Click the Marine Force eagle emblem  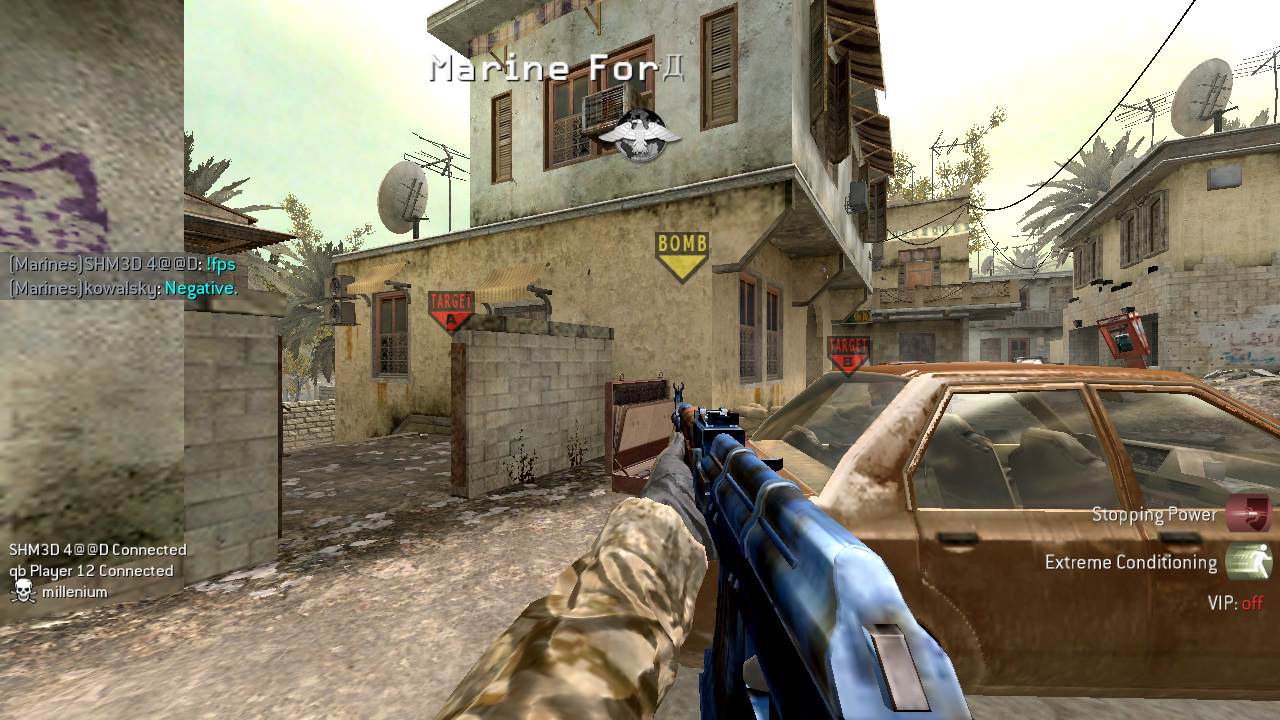tap(638, 134)
